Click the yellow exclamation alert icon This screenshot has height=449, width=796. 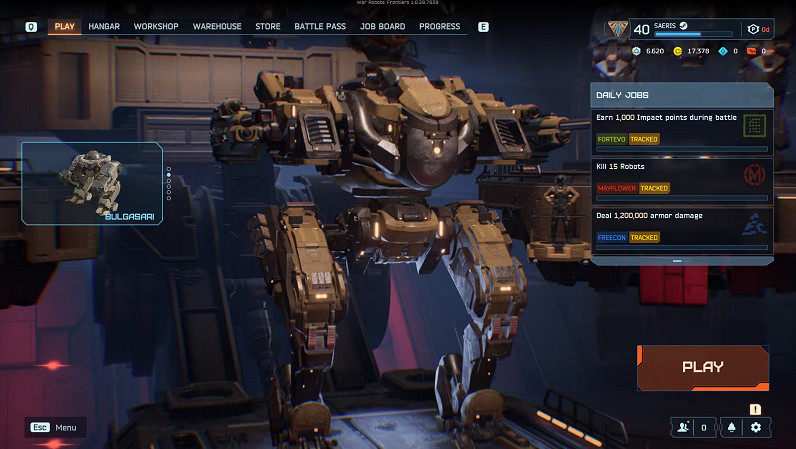coord(756,408)
